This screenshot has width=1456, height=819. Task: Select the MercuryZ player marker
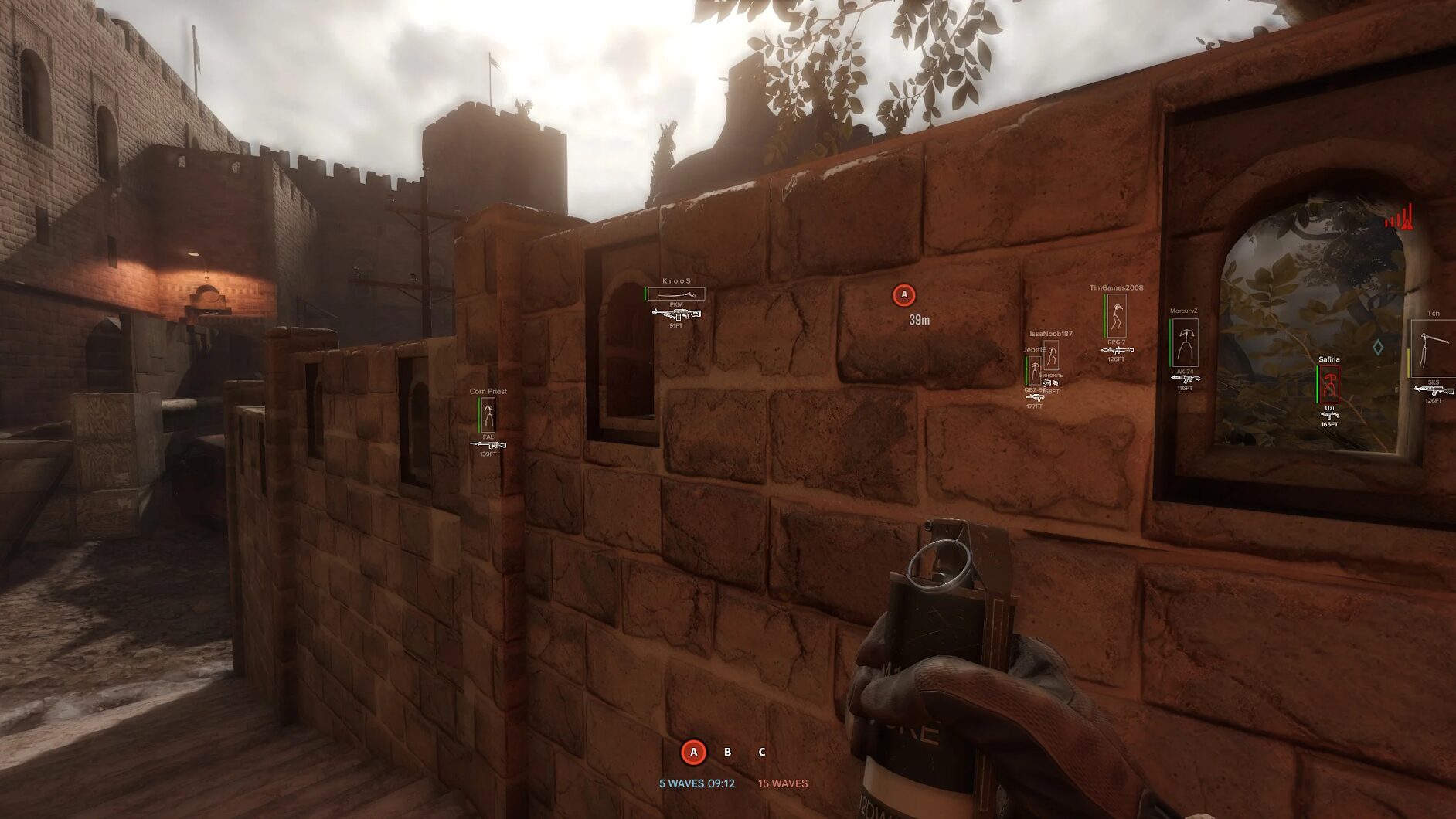[x=1185, y=342]
